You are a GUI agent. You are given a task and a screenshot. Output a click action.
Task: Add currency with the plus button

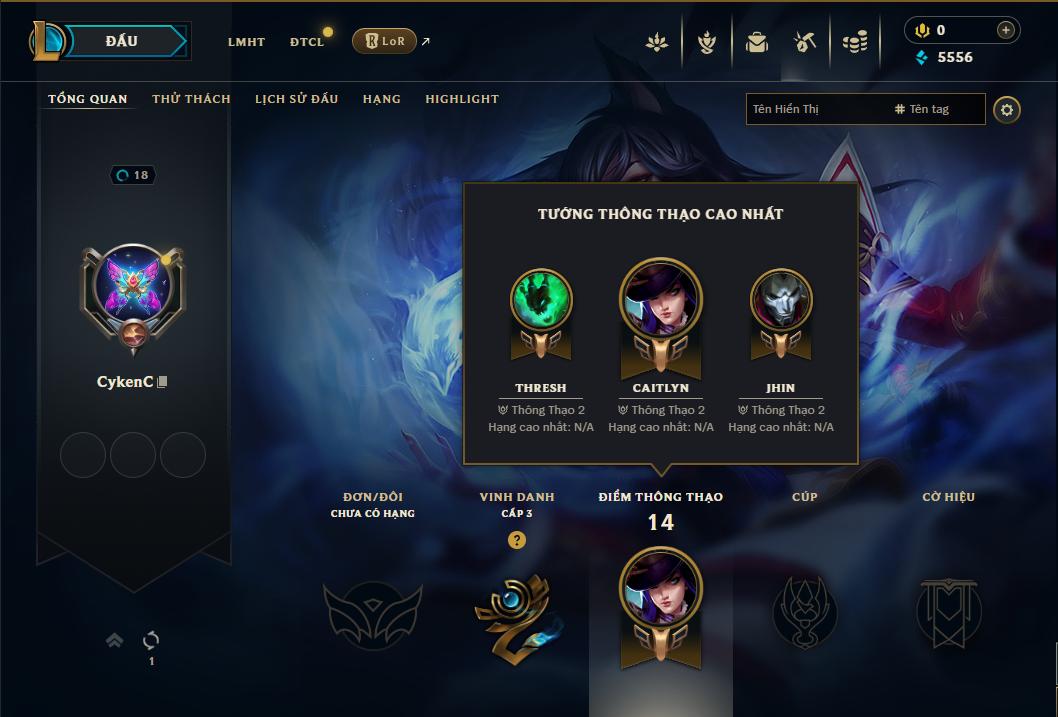[1006, 30]
